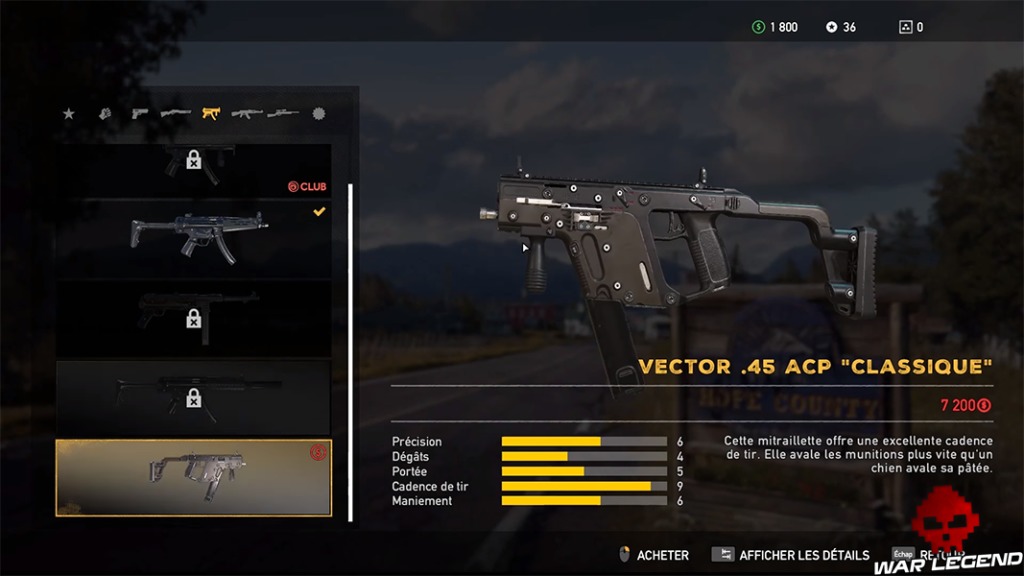Choose the locked MP40 submachine gun

[x=194, y=316]
